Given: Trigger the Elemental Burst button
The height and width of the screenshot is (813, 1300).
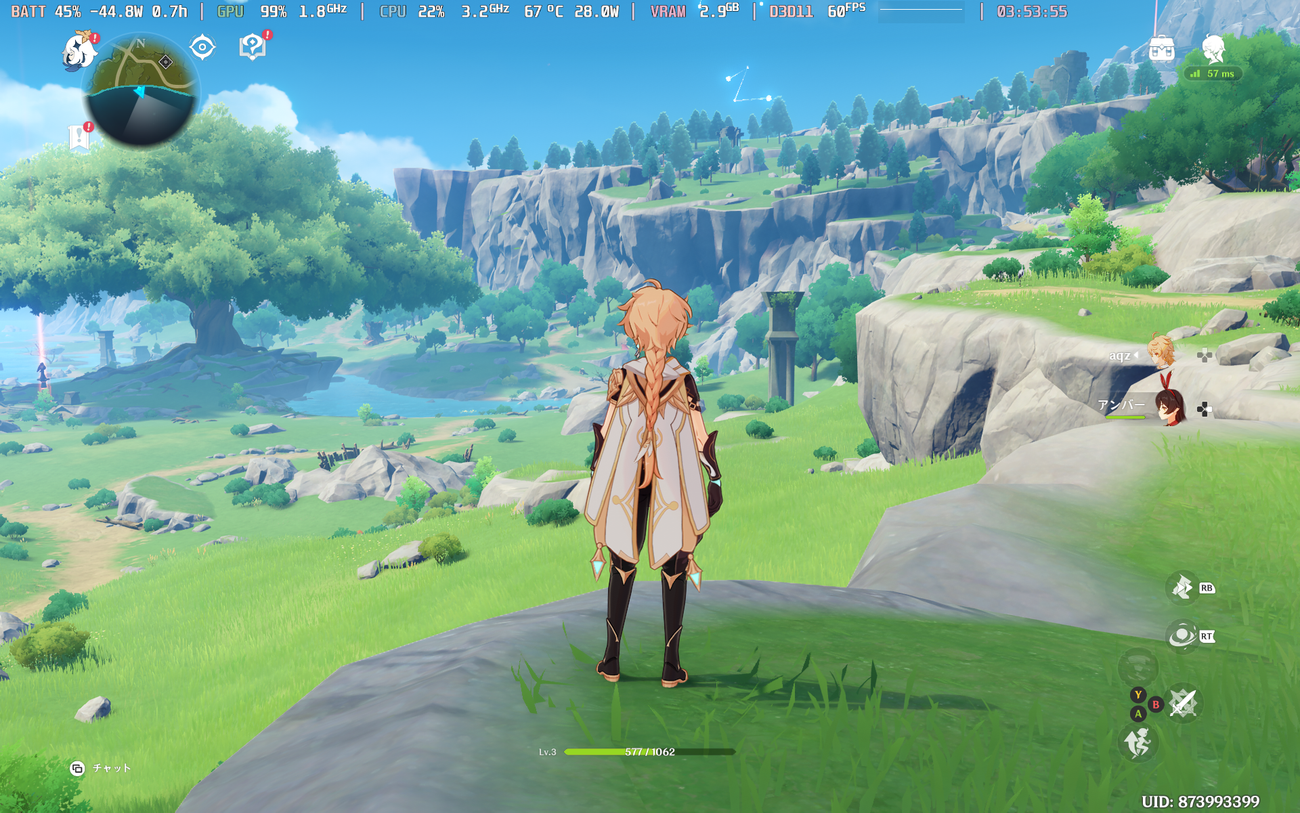Looking at the screenshot, I should click(x=1182, y=635).
